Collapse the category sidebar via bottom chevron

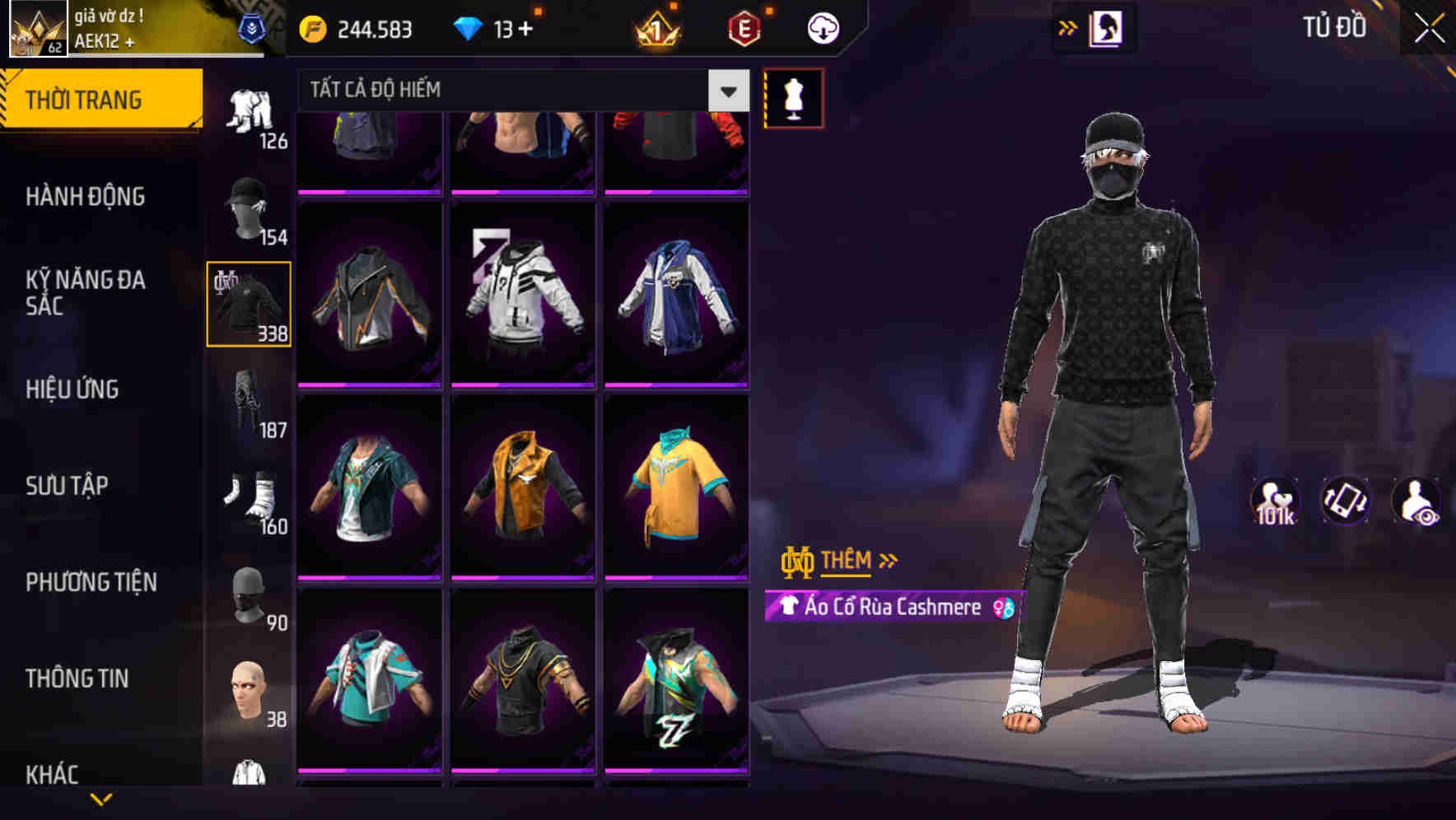[x=101, y=797]
